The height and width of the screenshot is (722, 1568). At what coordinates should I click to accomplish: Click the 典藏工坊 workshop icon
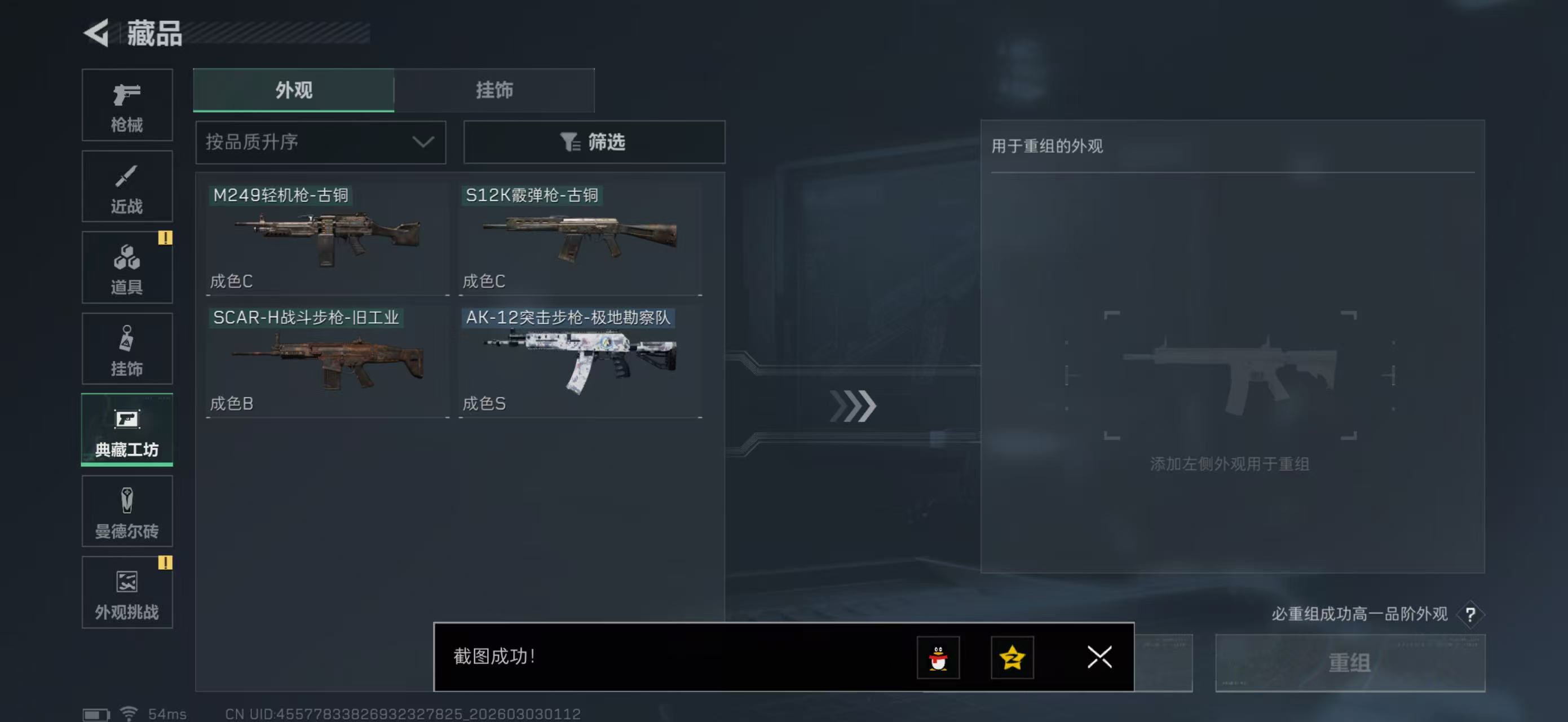[127, 430]
